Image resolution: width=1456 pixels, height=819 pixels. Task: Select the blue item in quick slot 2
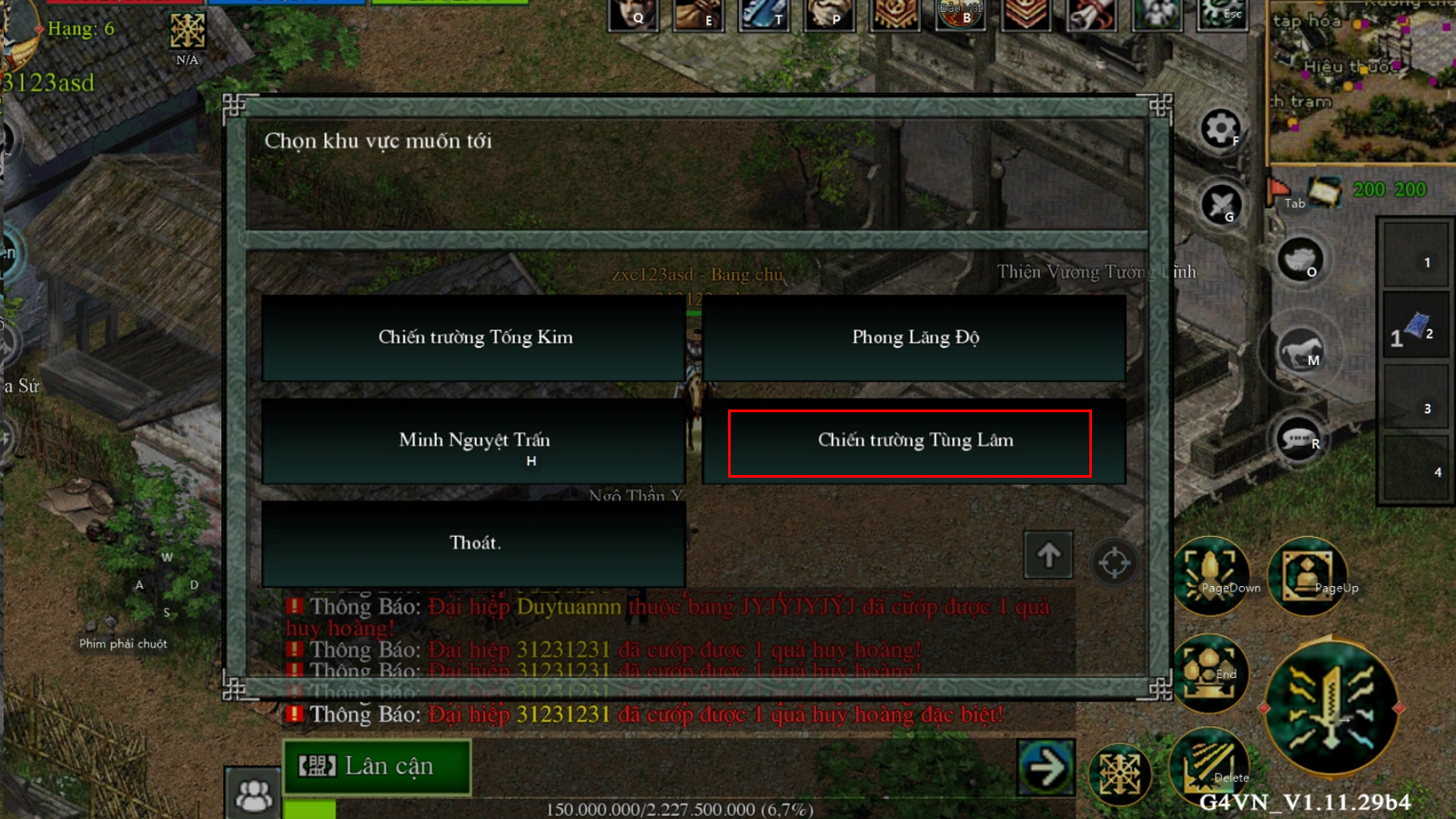click(1415, 327)
